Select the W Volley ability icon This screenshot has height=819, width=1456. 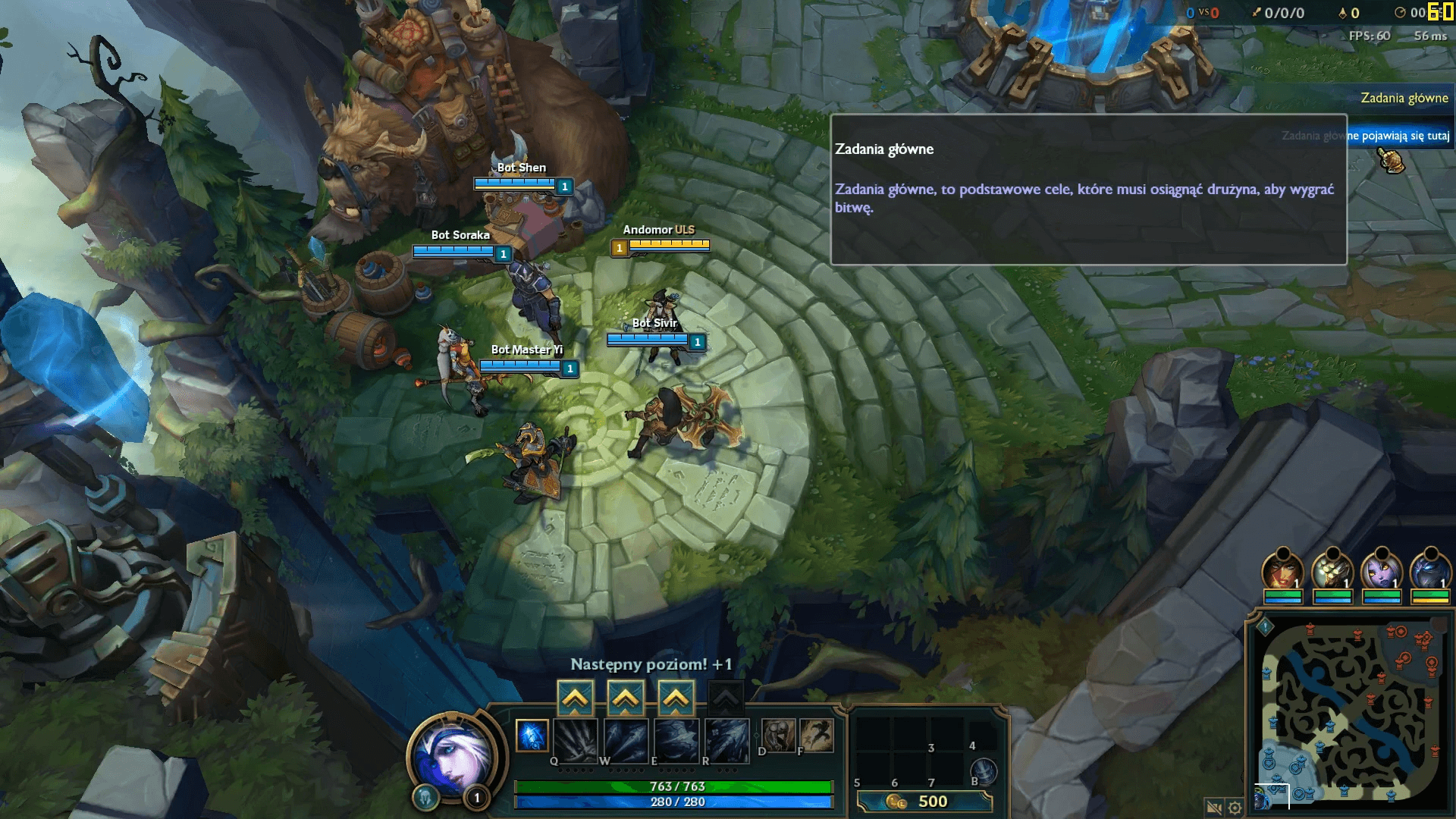(626, 740)
